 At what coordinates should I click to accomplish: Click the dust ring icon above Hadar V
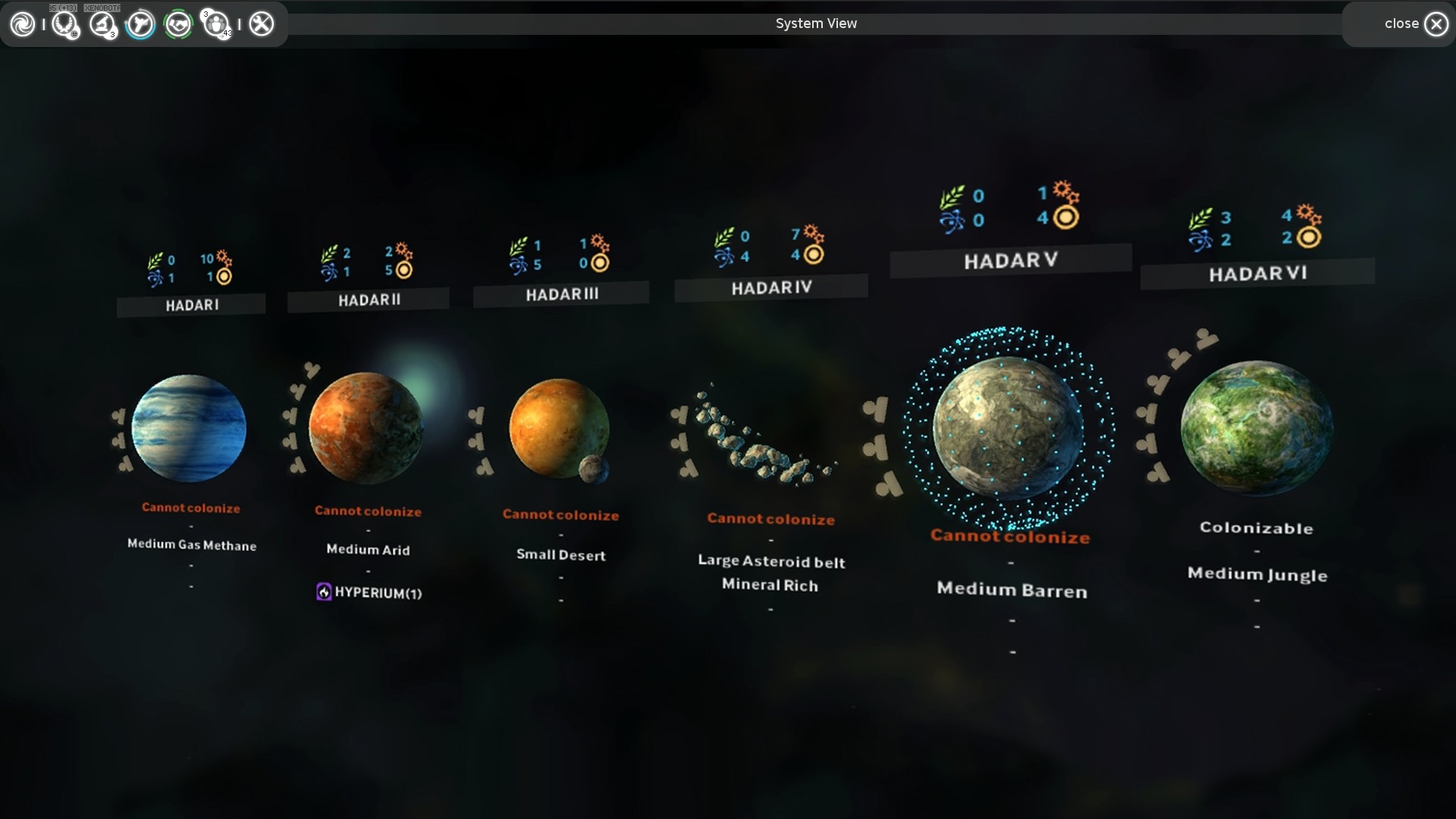tap(1067, 218)
